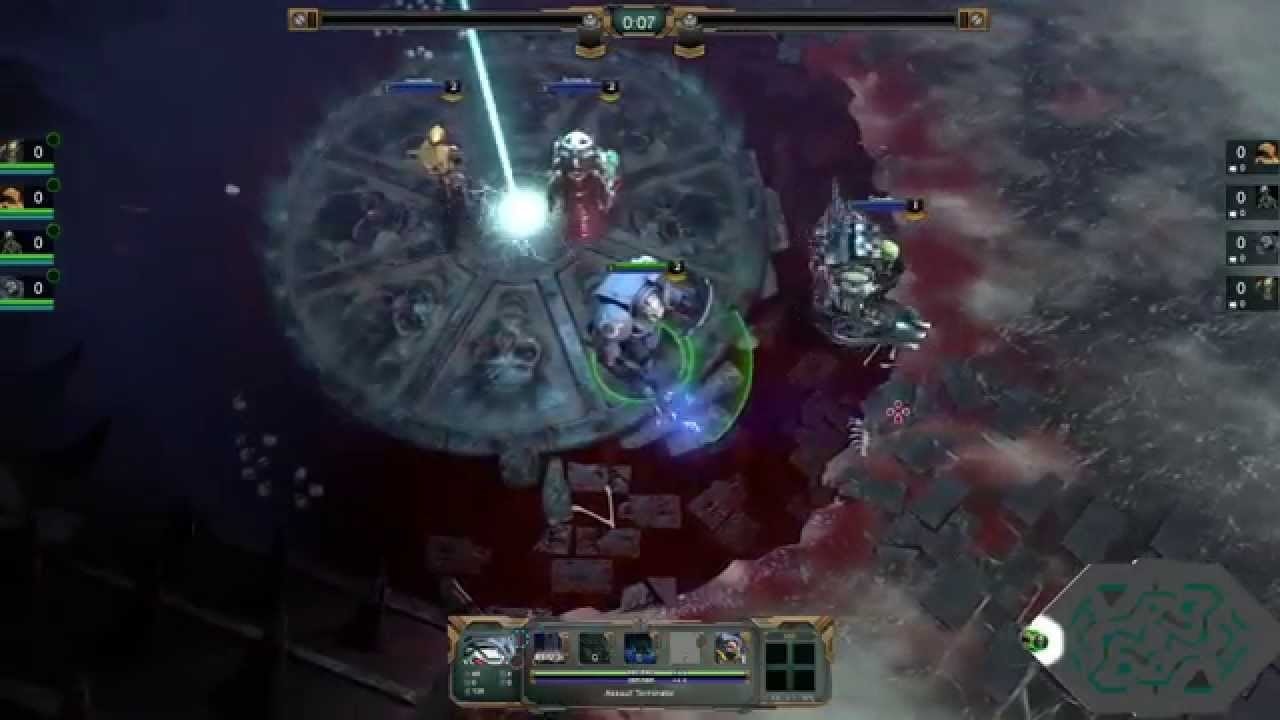Select the Assault Terminator hero portrait
Screen dimensions: 1280x720
(x=489, y=649)
